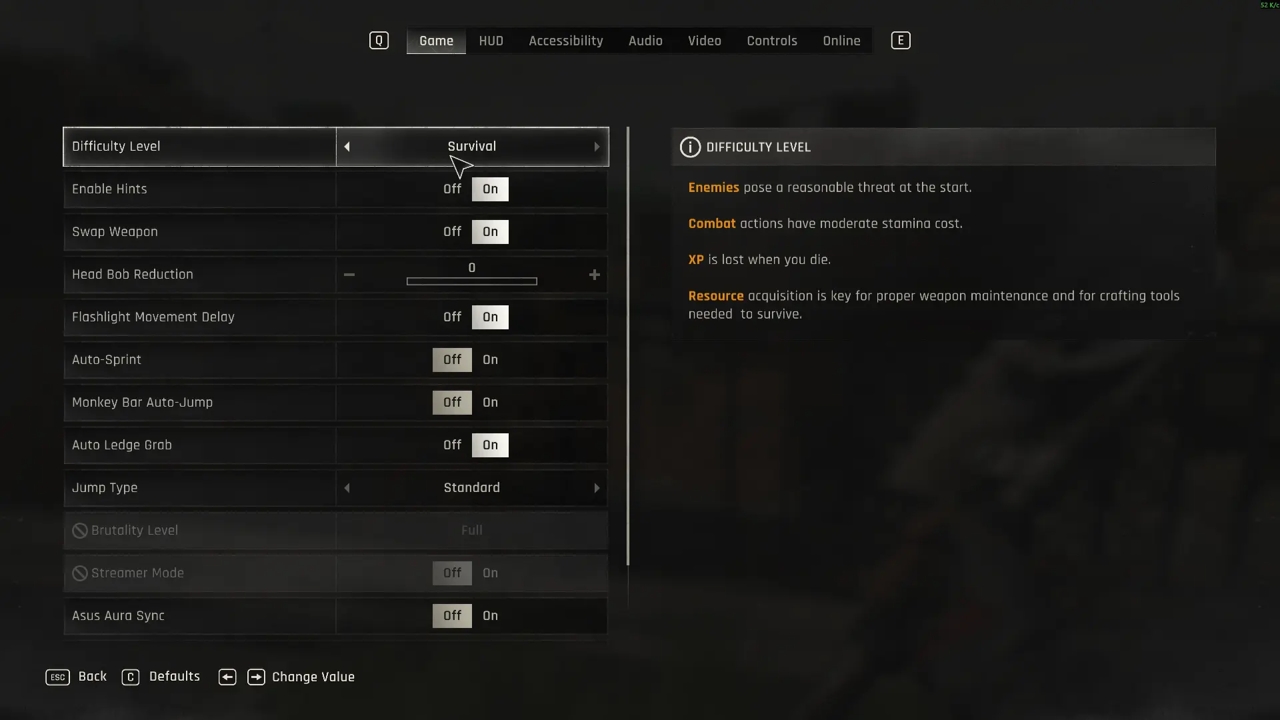Open the Controls tab

pyautogui.click(x=772, y=41)
